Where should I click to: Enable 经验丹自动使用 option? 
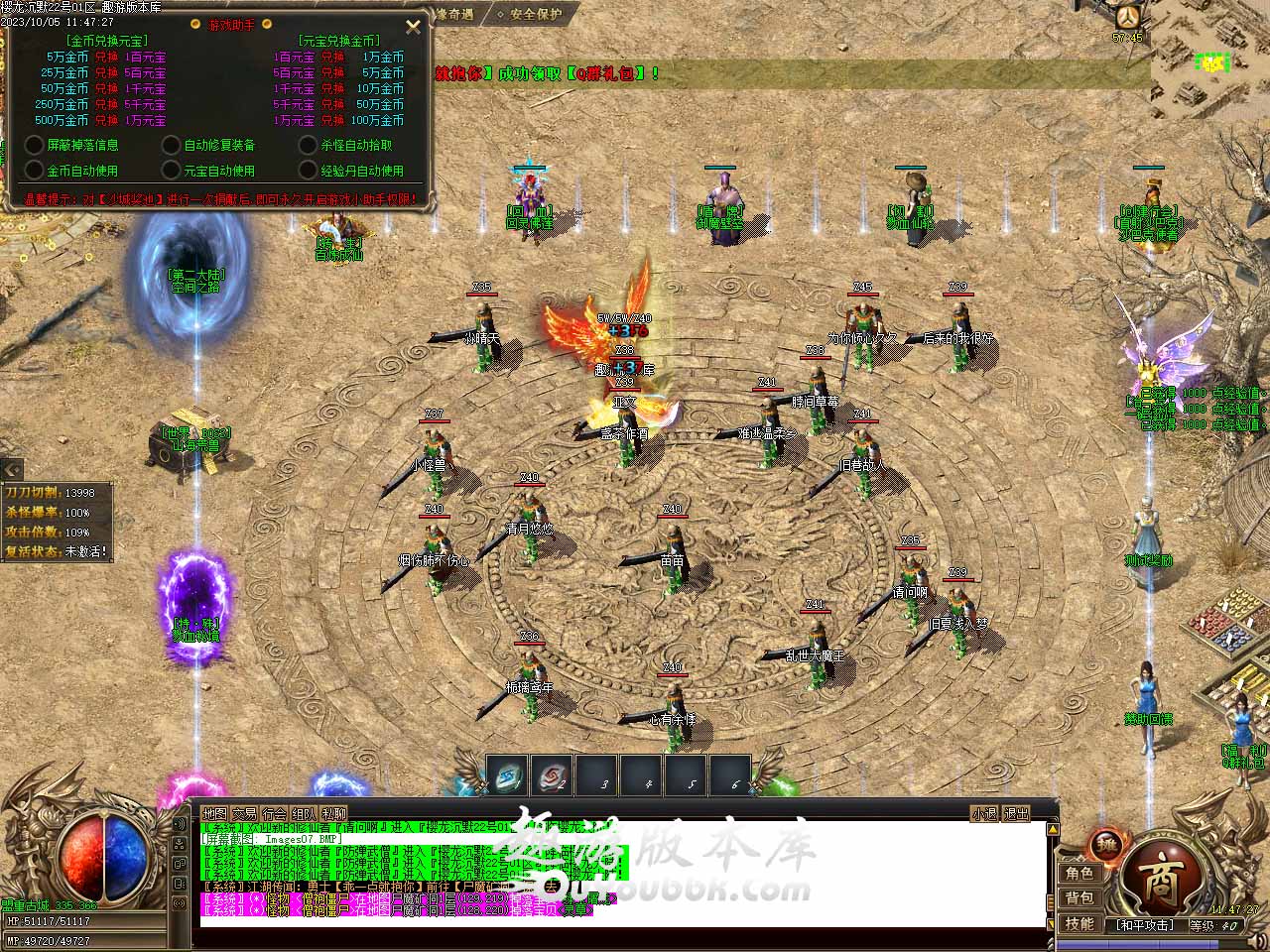tap(309, 171)
